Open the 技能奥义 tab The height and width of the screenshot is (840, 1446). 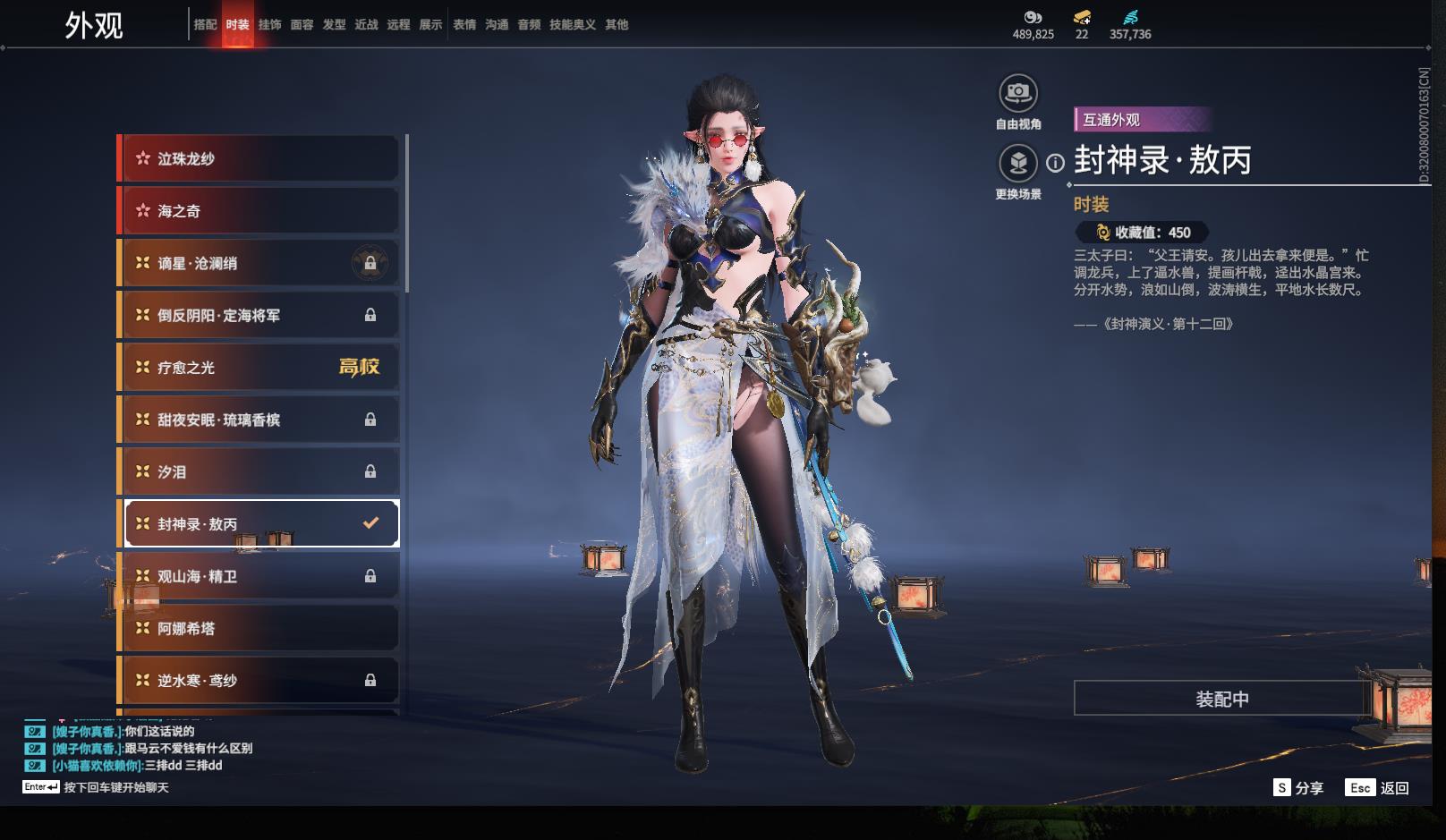(572, 24)
